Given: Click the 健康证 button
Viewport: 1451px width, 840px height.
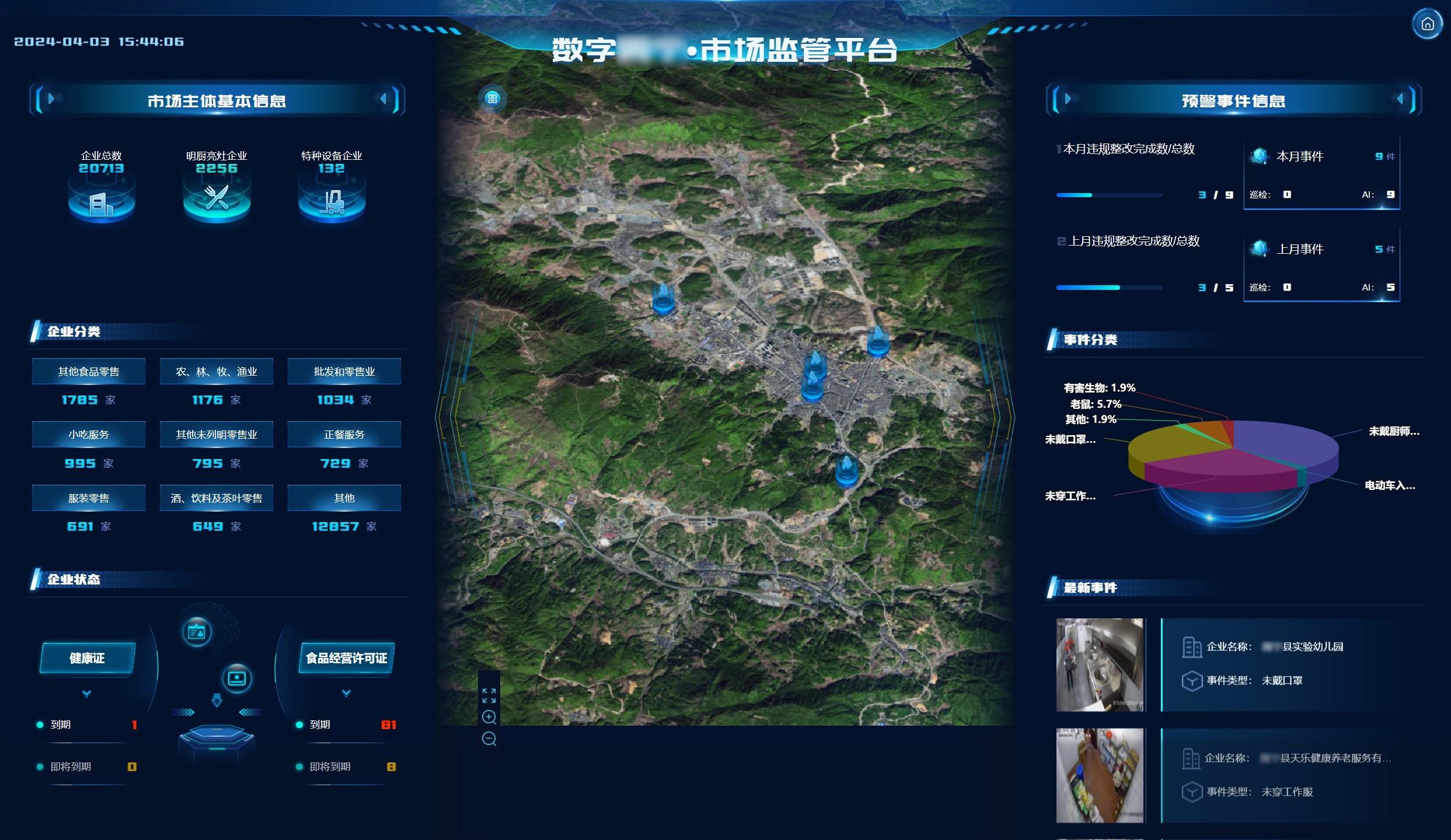Looking at the screenshot, I should click(x=88, y=658).
